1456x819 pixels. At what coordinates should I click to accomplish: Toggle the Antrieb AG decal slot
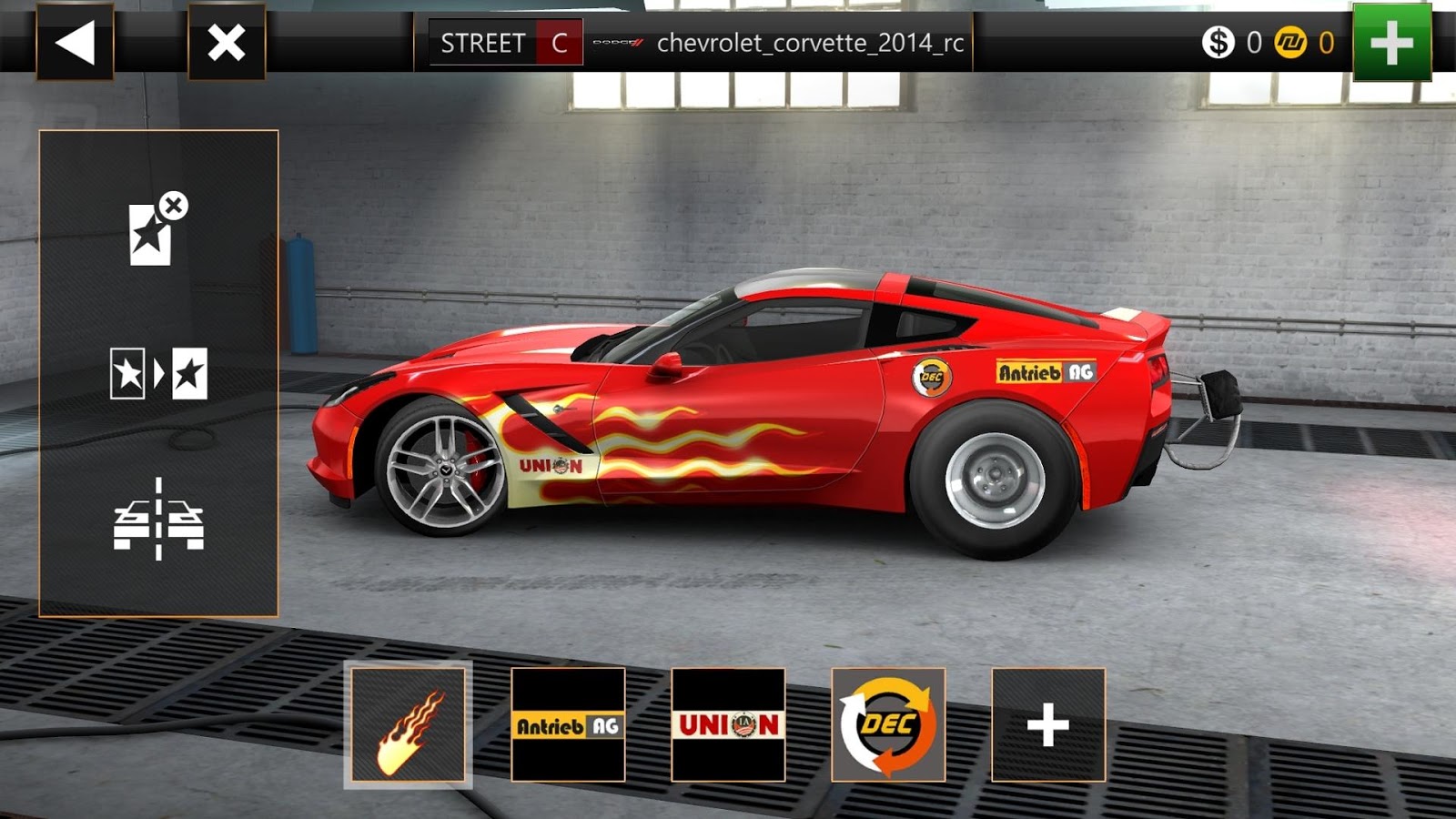(567, 726)
